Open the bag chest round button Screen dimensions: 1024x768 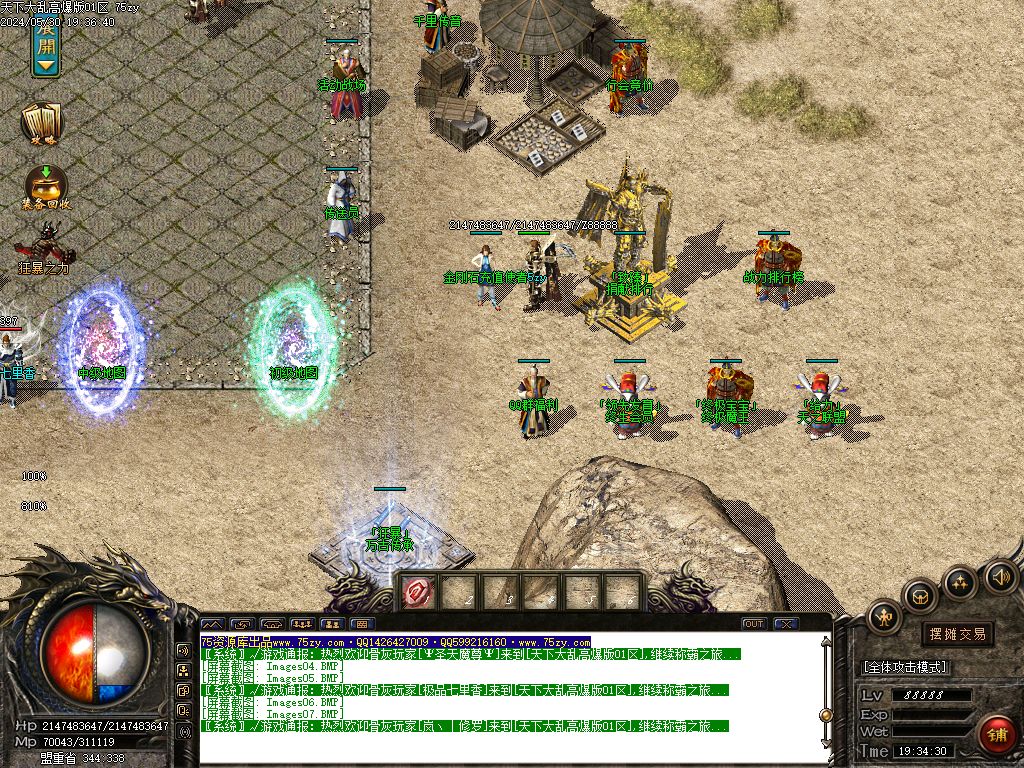click(920, 598)
